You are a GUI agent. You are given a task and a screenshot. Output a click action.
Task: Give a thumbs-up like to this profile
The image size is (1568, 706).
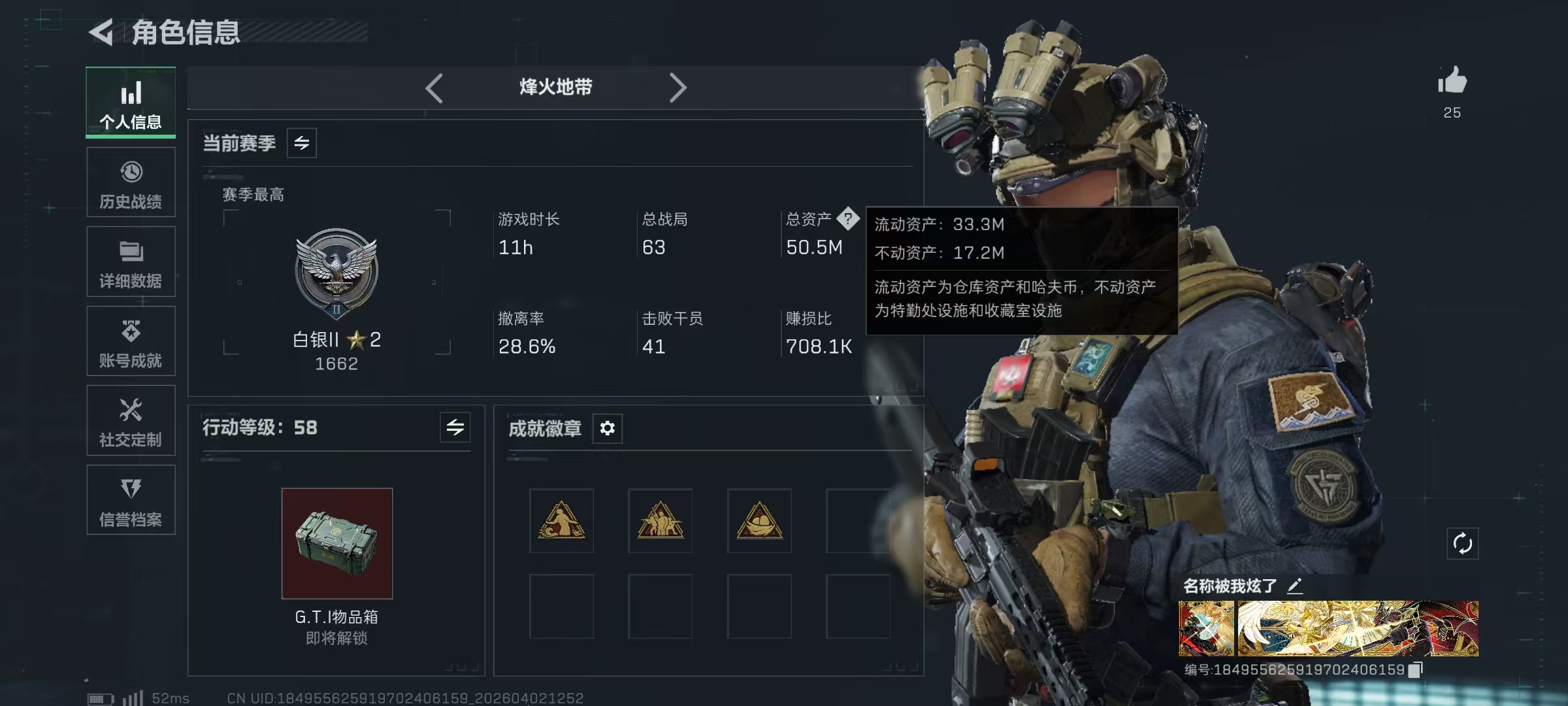point(1452,82)
